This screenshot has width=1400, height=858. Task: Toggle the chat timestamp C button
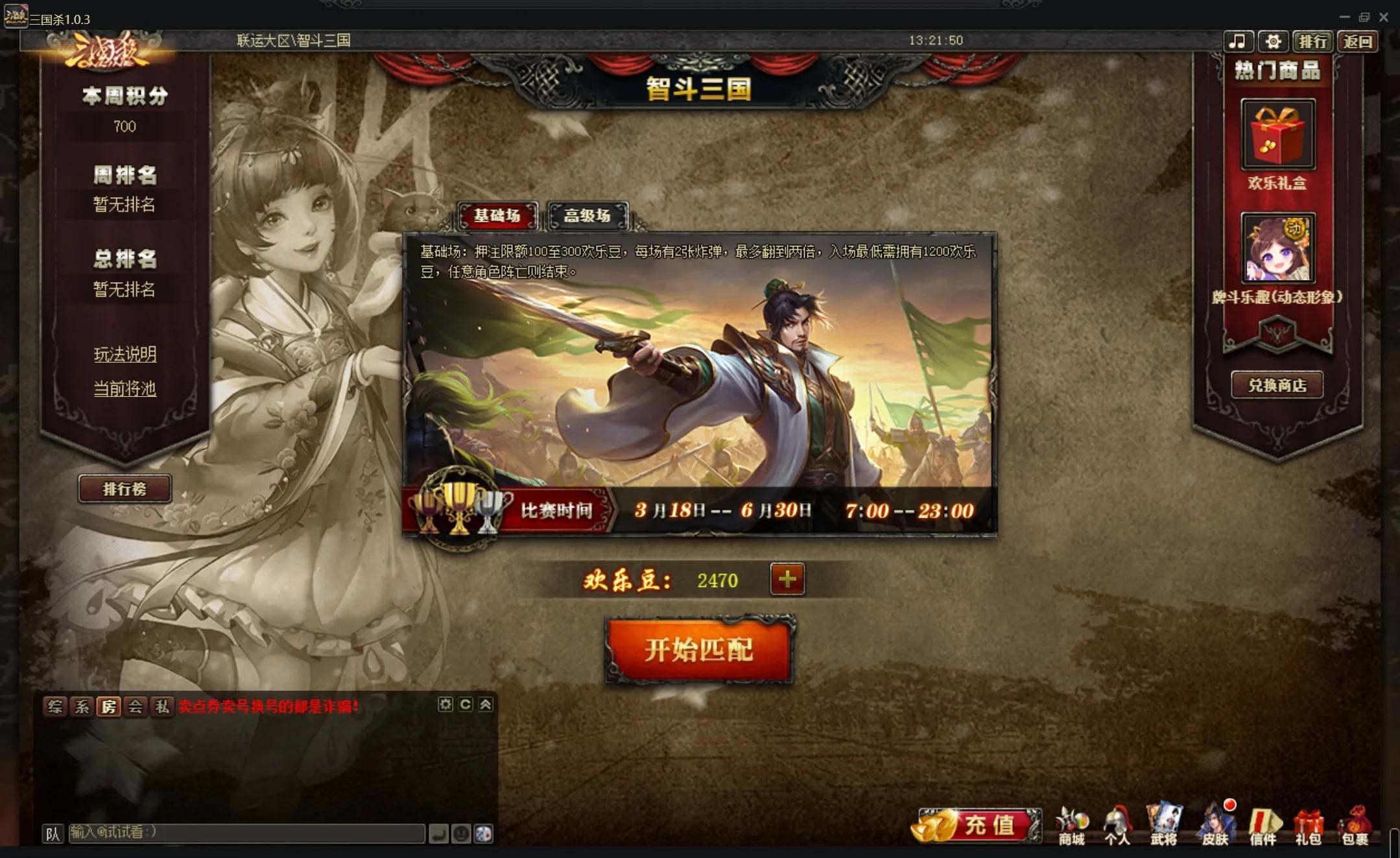[466, 705]
